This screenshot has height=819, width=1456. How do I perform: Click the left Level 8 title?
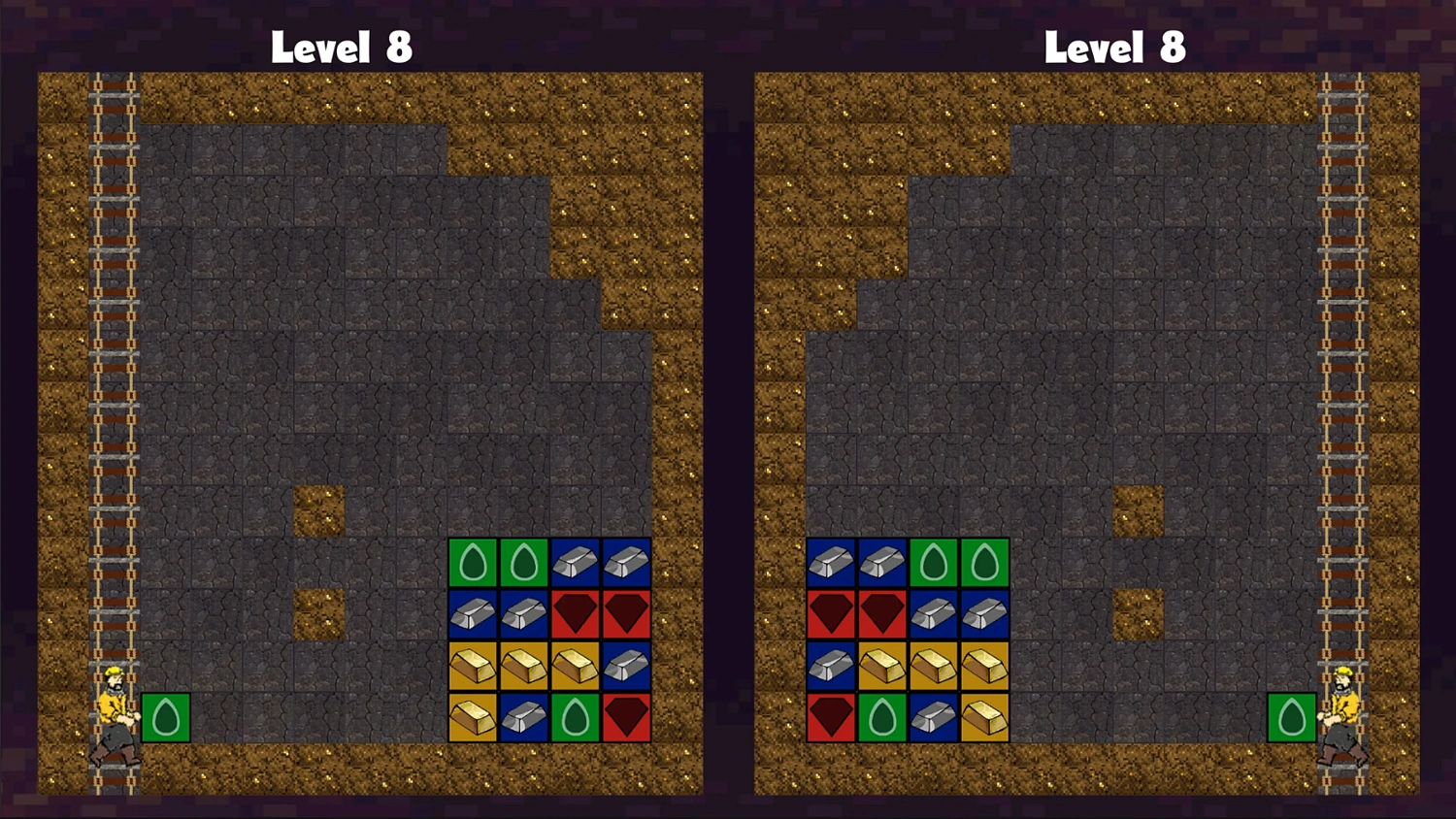tap(342, 46)
